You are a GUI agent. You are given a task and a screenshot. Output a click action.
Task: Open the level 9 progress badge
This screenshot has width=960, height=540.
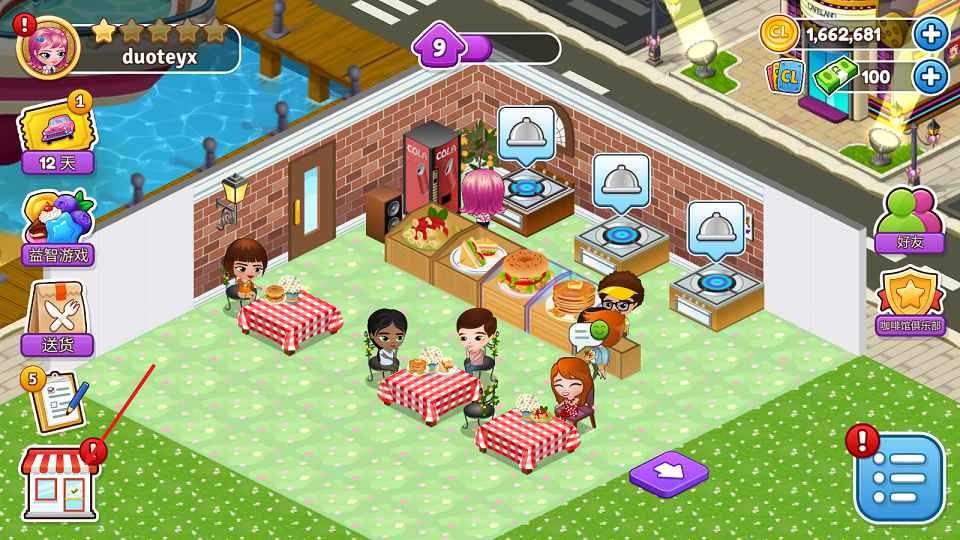tap(440, 47)
